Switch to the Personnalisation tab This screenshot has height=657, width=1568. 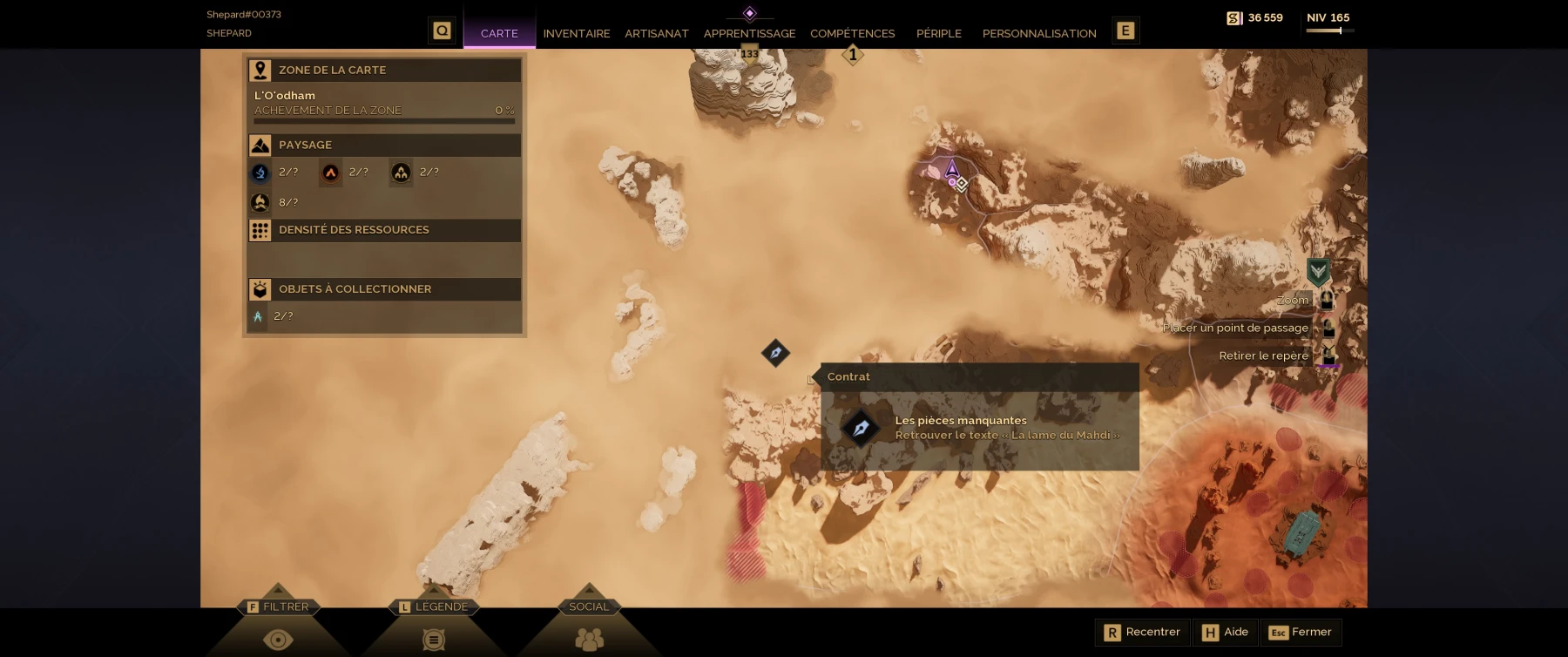pos(1038,33)
